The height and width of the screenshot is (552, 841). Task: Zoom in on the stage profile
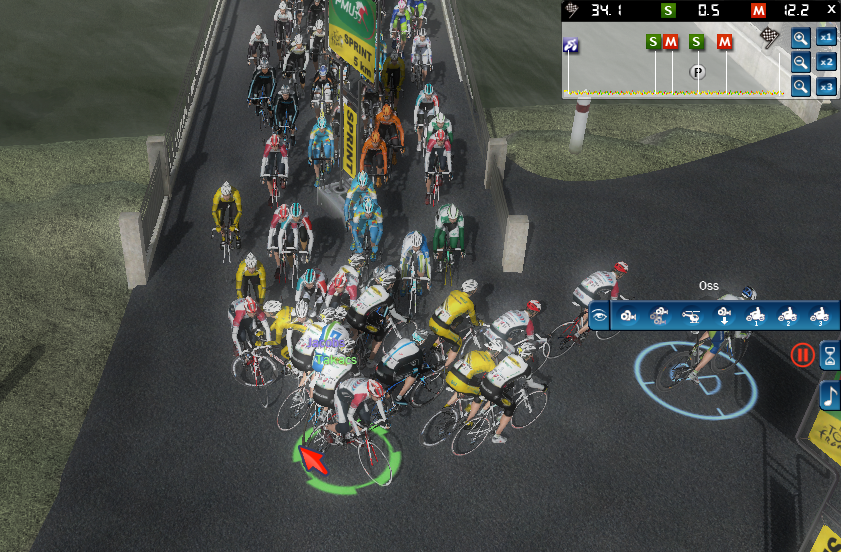[x=800, y=38]
